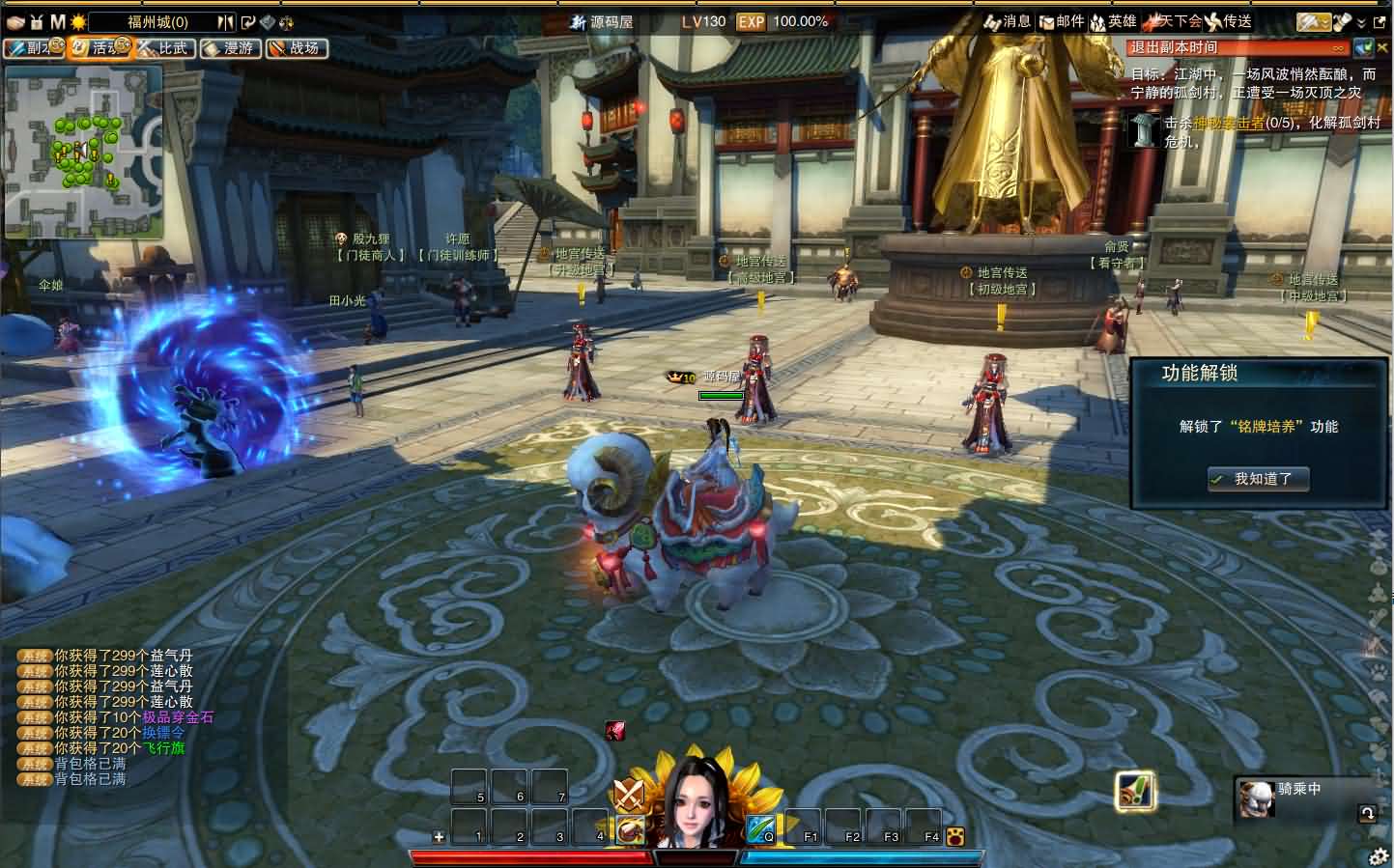Open the 英雄 hero panel
This screenshot has width=1394, height=868.
tap(1113, 21)
